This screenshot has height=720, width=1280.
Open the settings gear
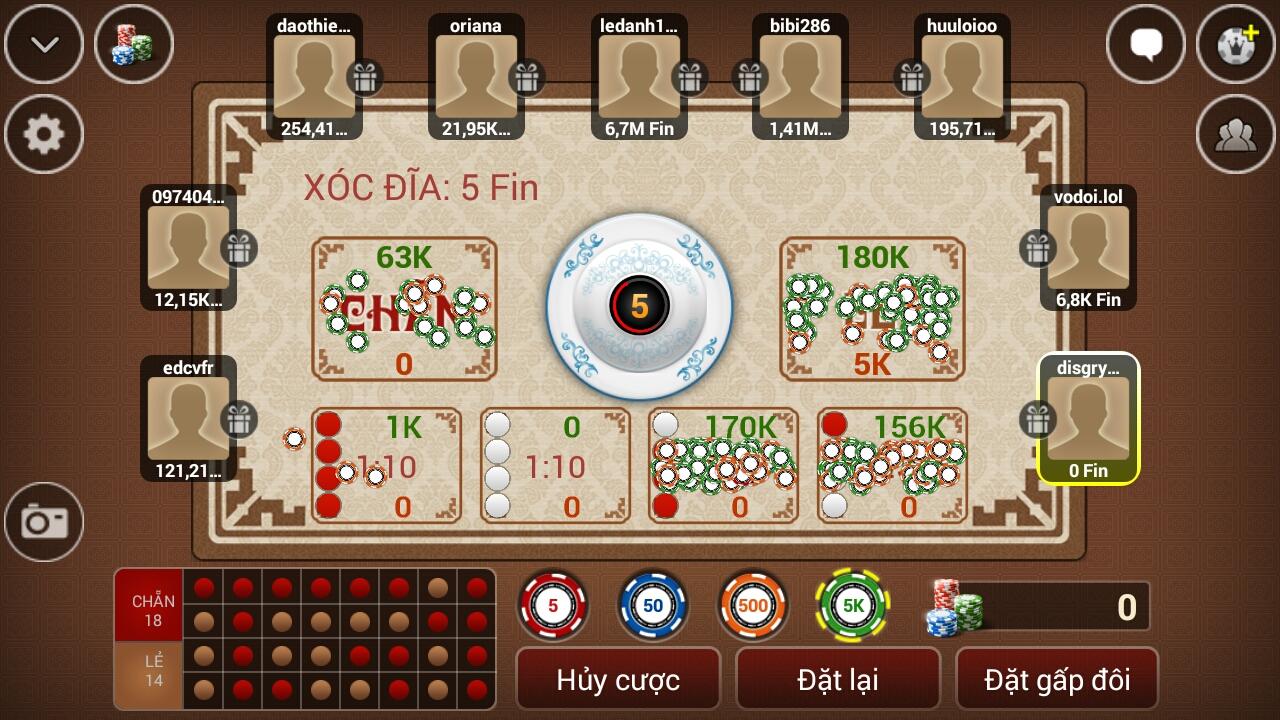[44, 134]
